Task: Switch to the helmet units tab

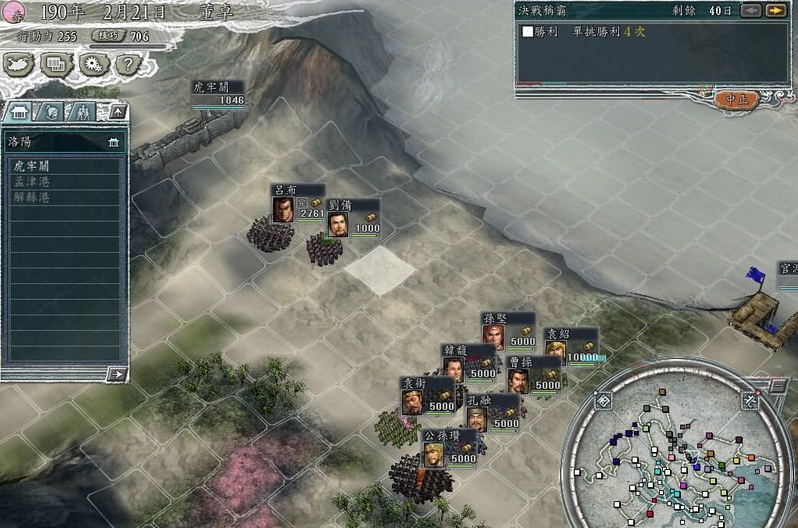Action: [x=50, y=111]
